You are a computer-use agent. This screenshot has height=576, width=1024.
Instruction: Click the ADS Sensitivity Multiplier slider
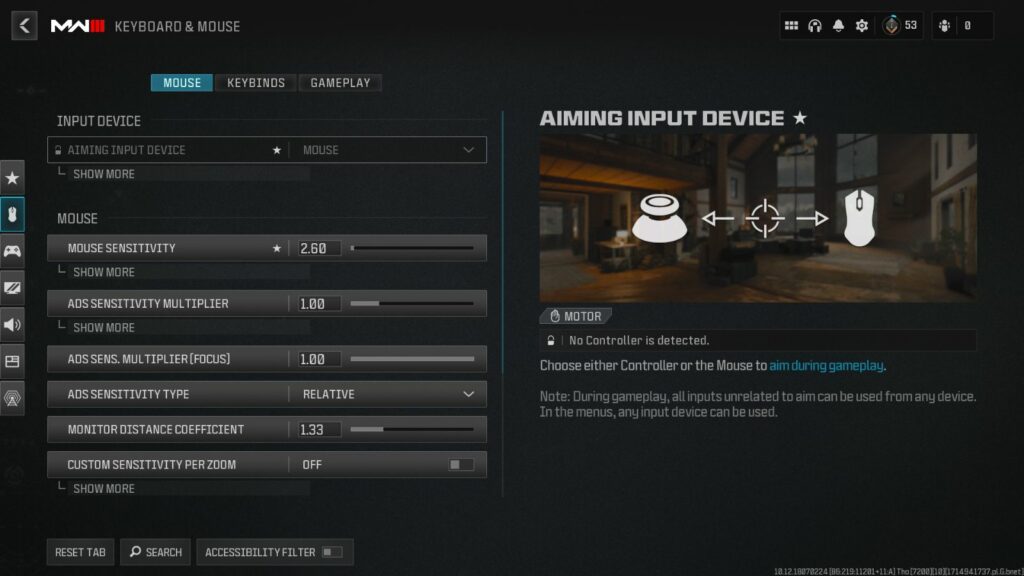(x=411, y=303)
